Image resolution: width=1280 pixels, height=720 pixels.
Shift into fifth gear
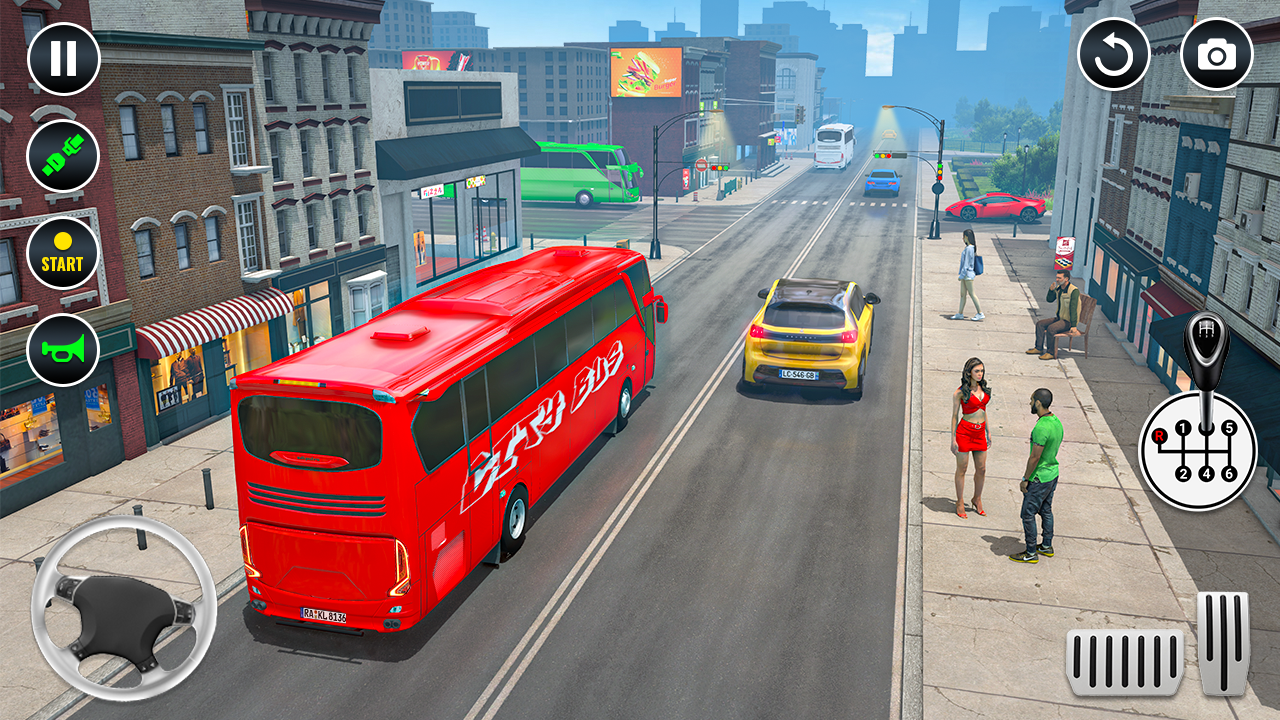[1230, 426]
